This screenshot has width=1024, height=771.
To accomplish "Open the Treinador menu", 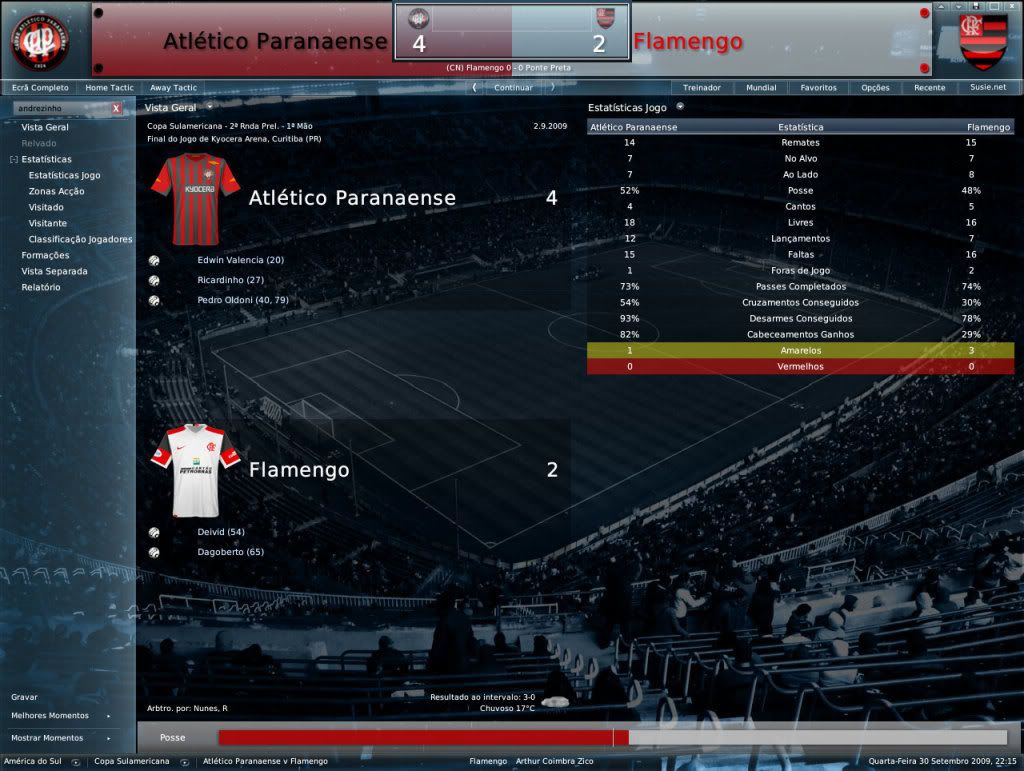I will point(702,88).
